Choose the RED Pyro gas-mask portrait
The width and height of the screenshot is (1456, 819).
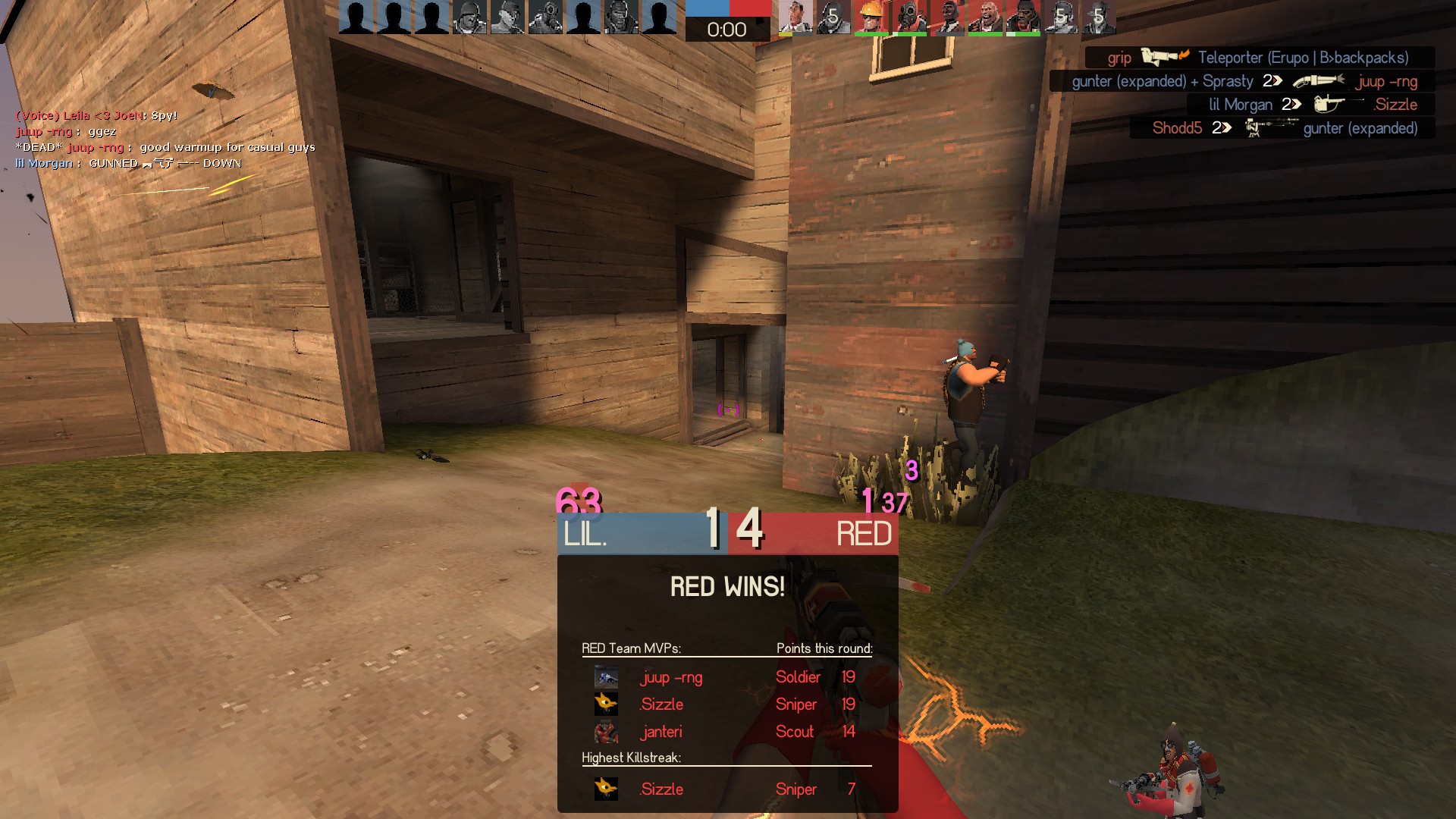pos(908,17)
